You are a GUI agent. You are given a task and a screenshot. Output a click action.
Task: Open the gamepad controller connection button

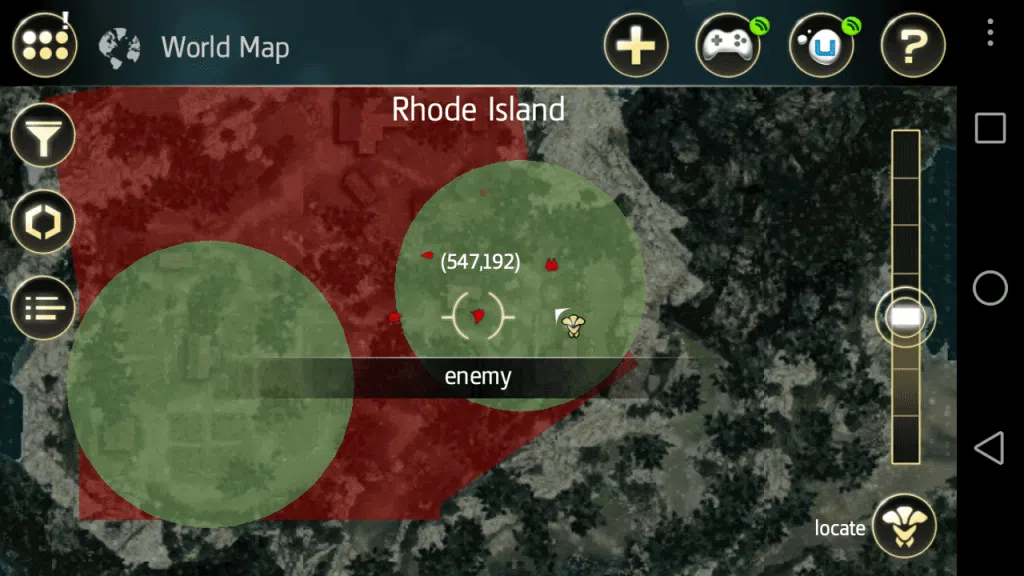tap(728, 46)
